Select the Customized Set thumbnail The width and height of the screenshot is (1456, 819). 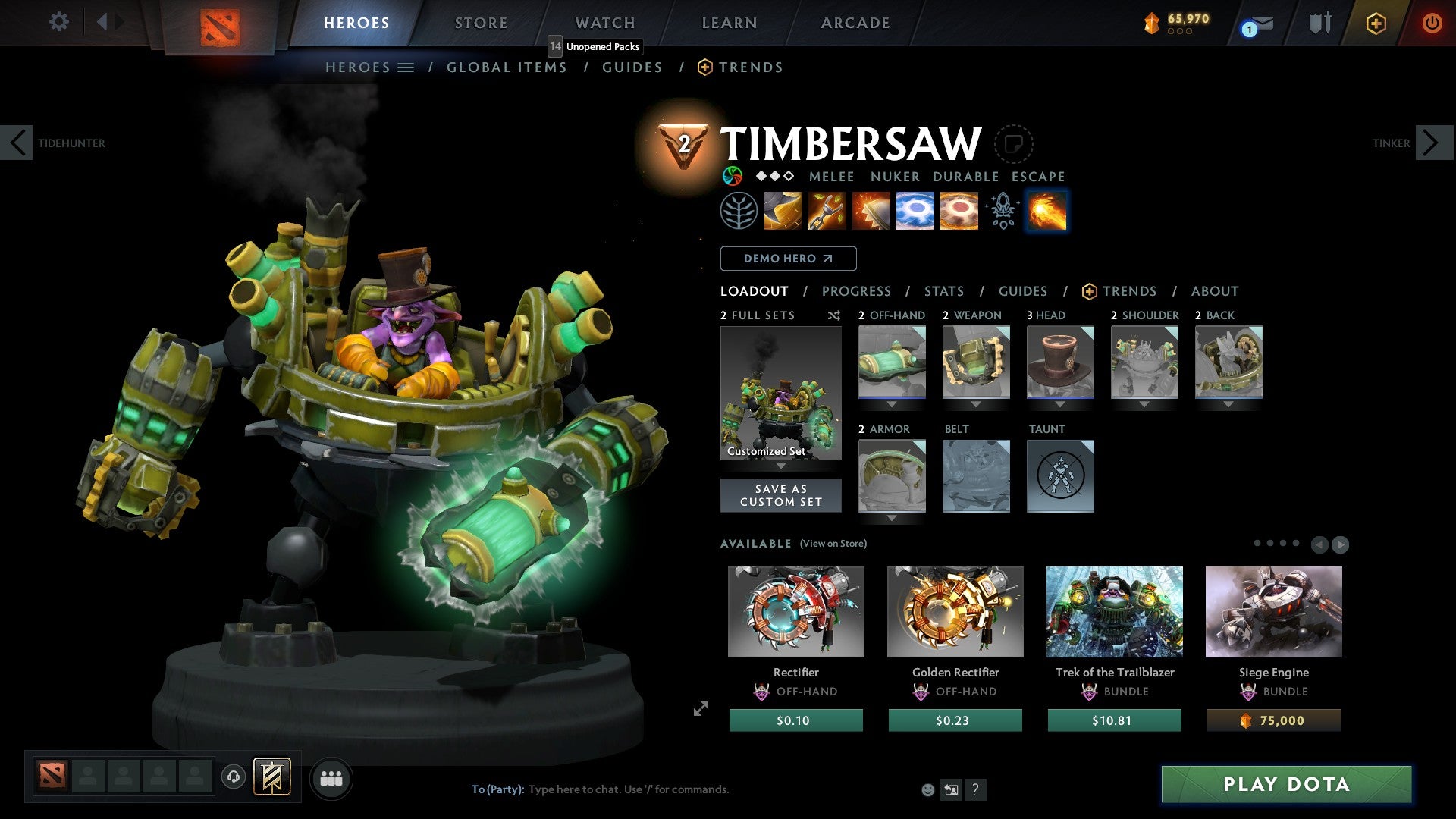click(780, 392)
